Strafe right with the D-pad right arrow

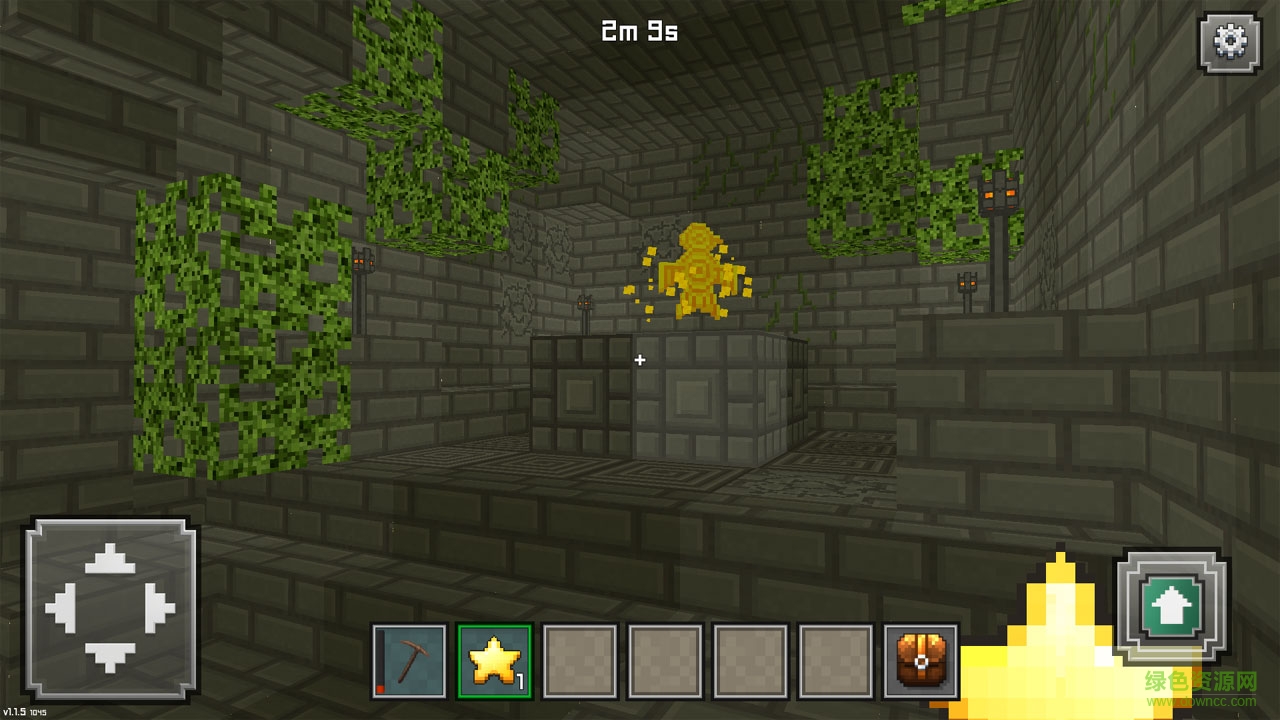coord(159,608)
